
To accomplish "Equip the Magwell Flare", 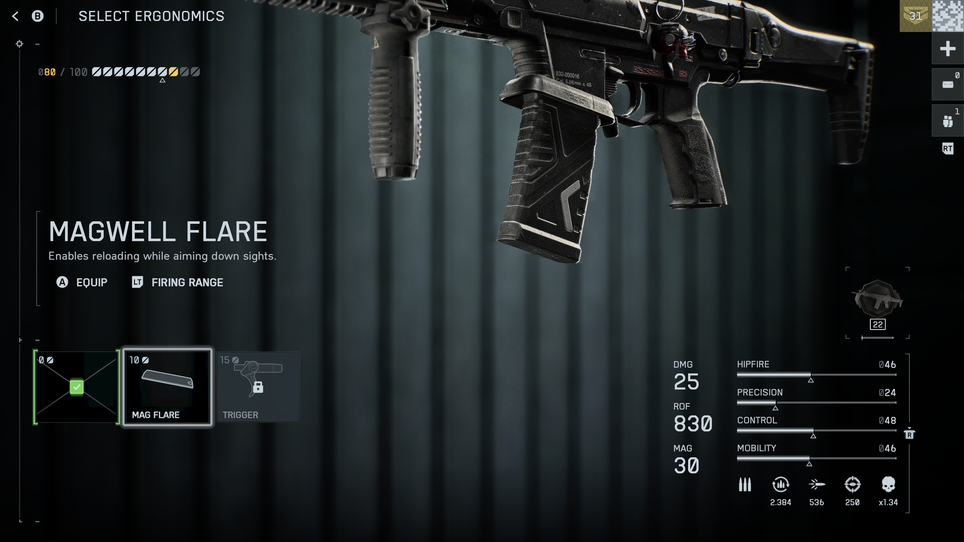I will [x=83, y=283].
